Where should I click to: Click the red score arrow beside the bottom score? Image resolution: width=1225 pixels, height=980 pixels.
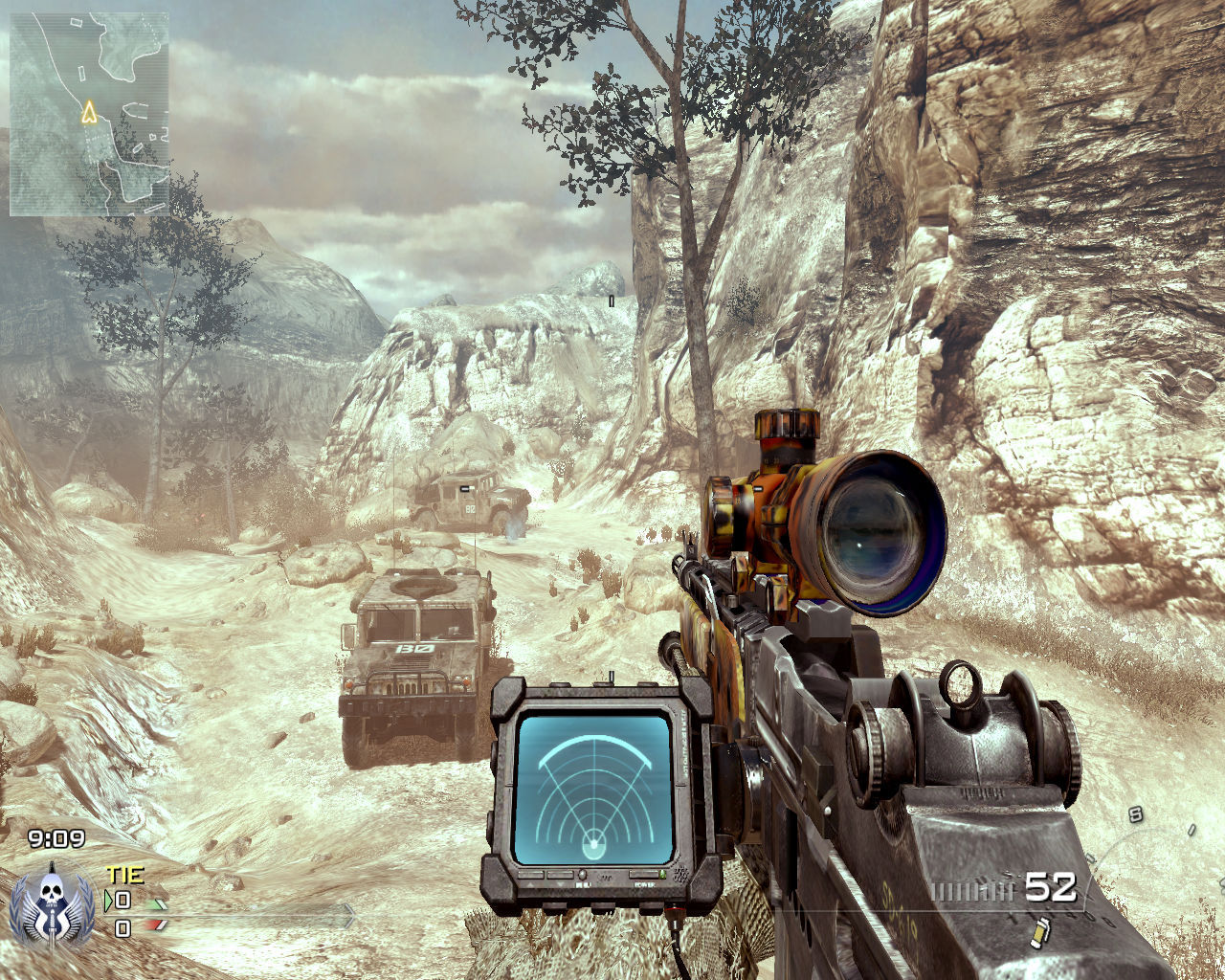[155, 924]
